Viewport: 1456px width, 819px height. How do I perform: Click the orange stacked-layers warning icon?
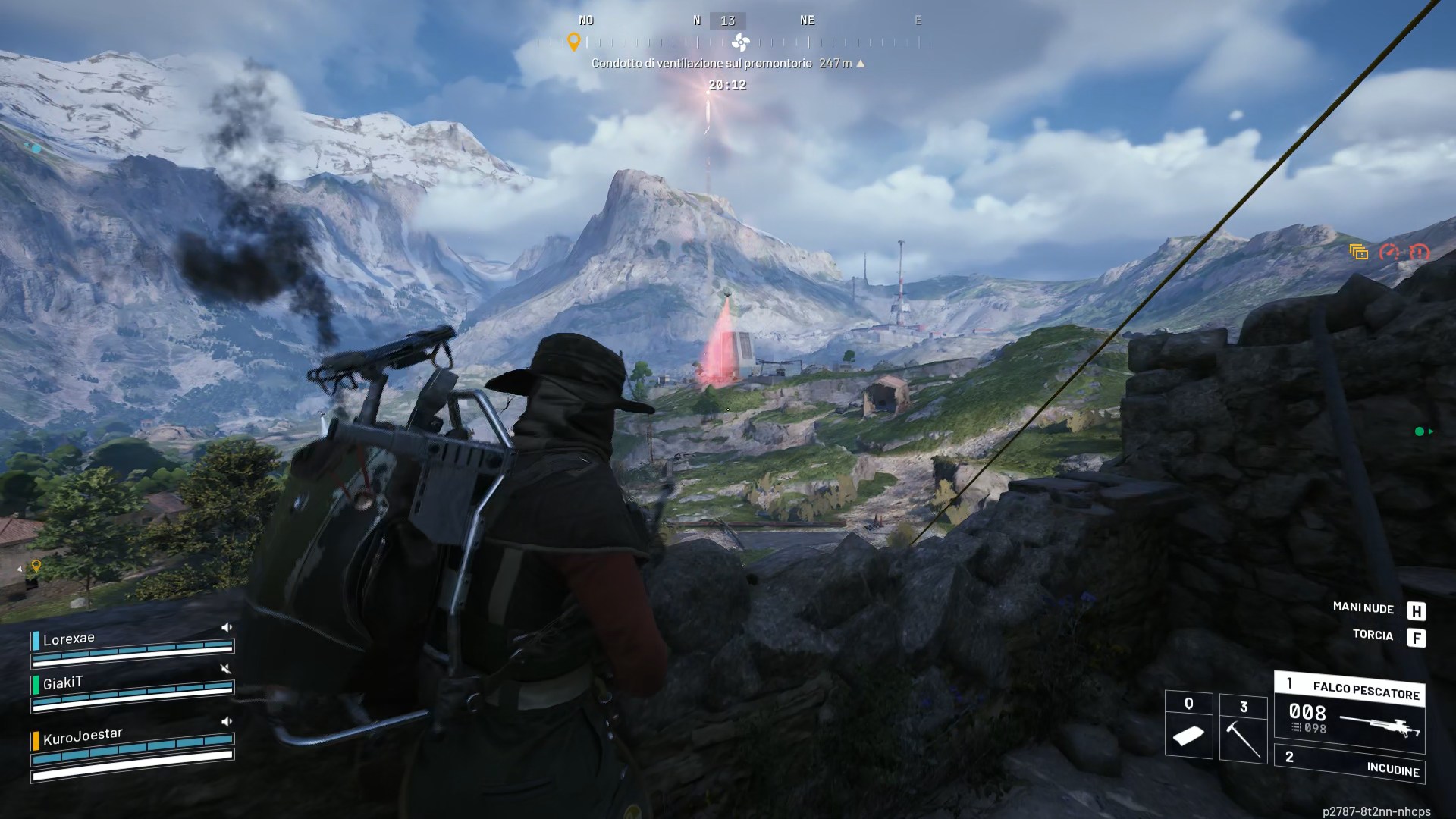[x=1358, y=253]
